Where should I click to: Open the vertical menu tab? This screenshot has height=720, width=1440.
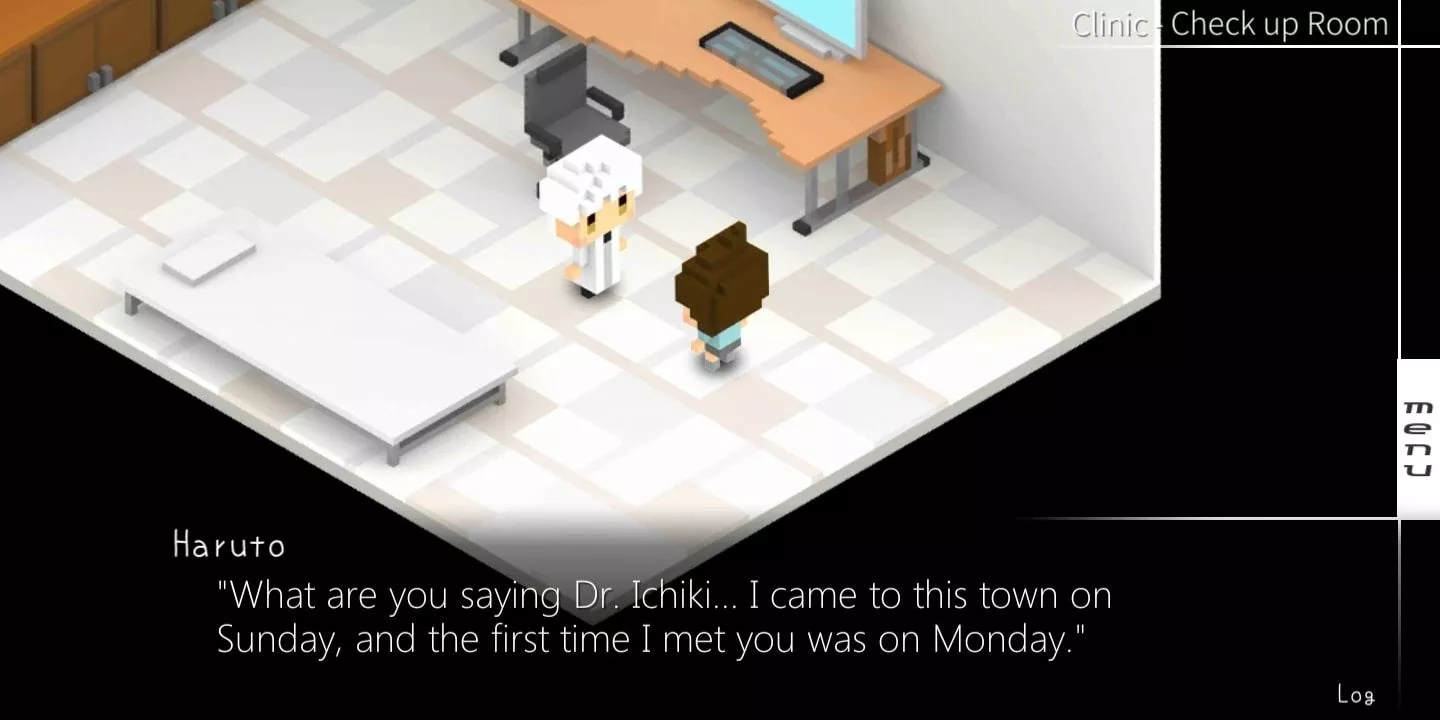[x=1418, y=438]
